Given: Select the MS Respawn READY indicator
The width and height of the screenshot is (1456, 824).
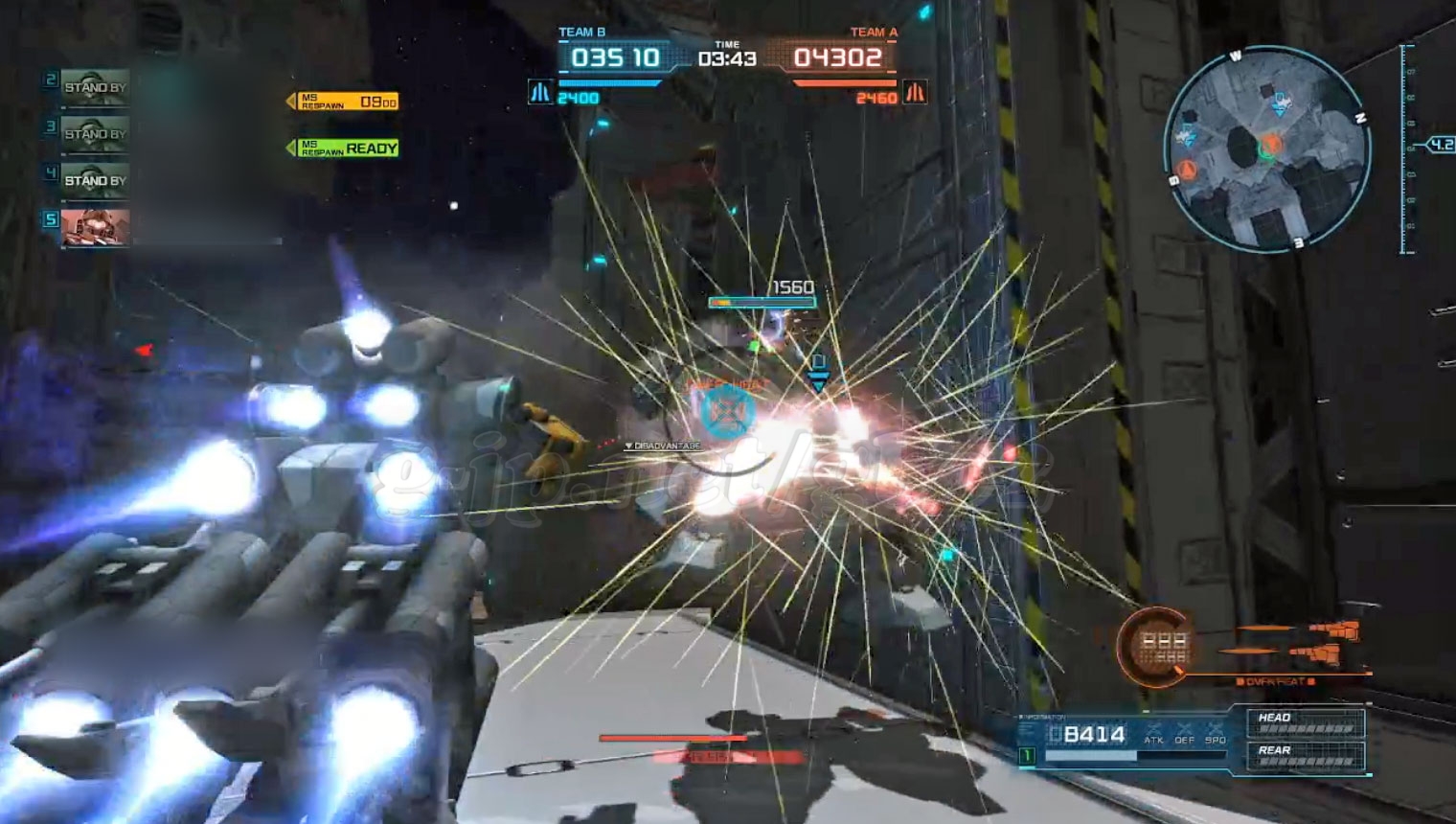Looking at the screenshot, I should point(349,148).
